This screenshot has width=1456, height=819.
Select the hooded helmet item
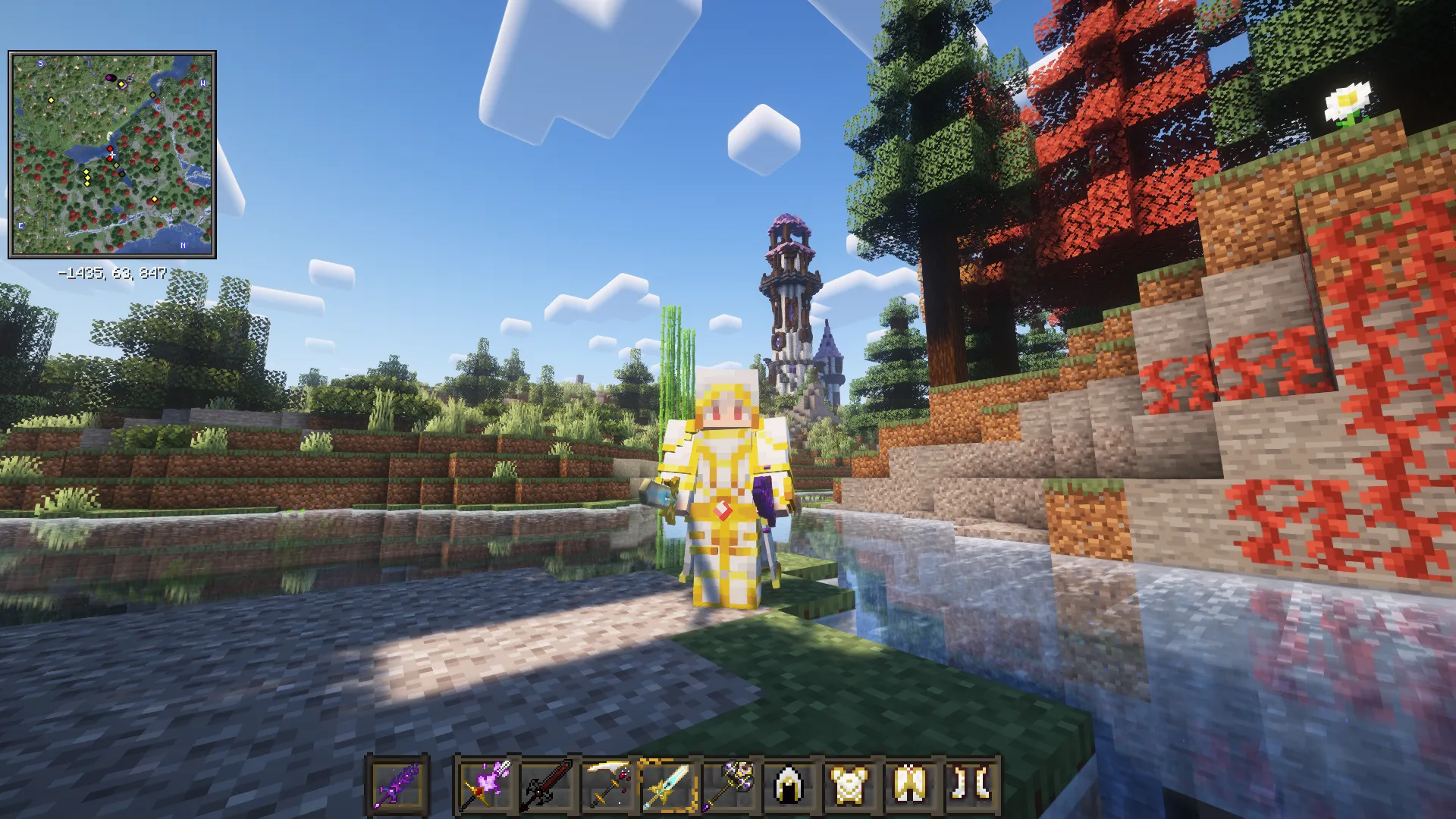tap(790, 784)
